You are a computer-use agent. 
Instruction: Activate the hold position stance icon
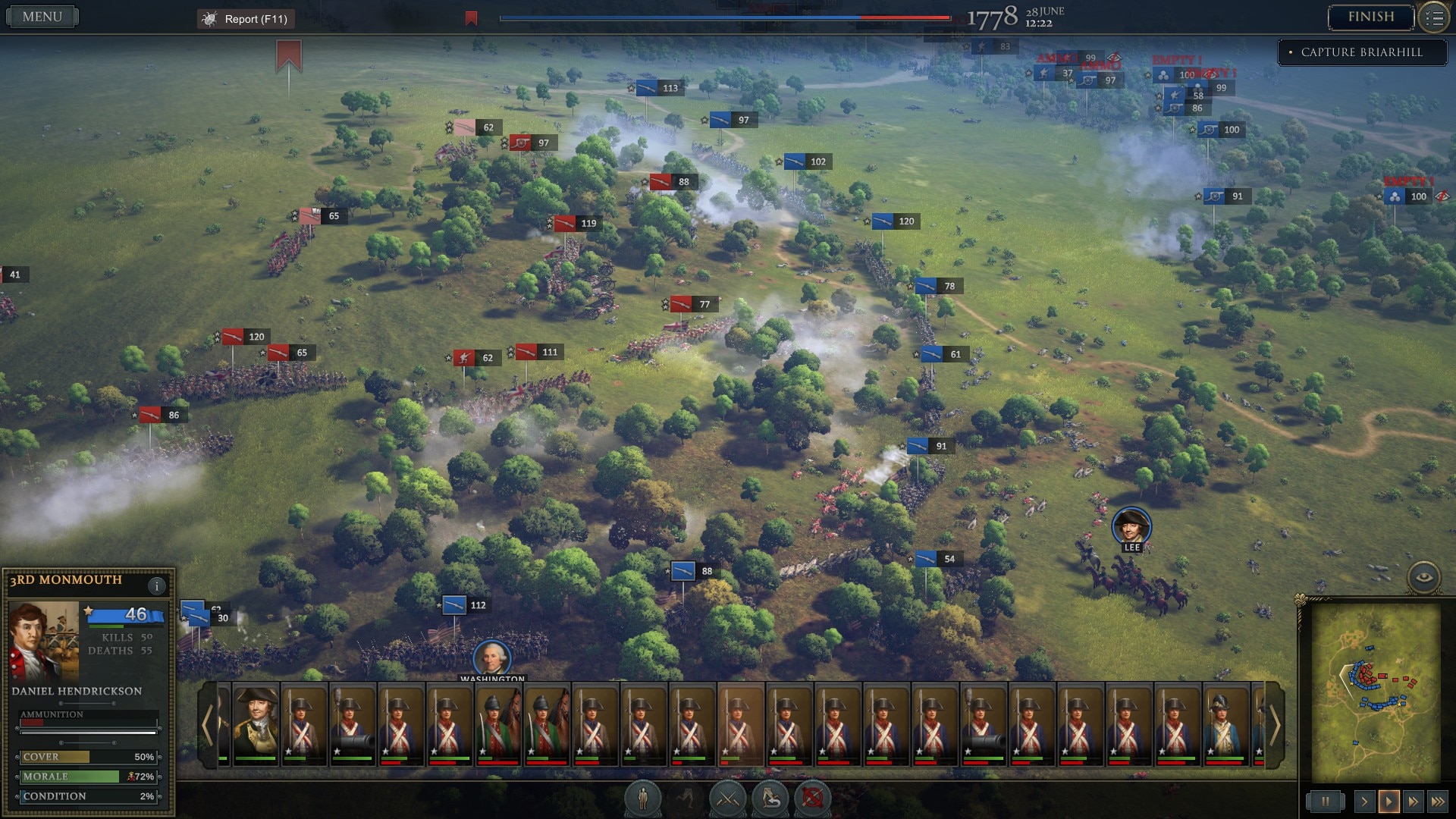click(x=643, y=799)
